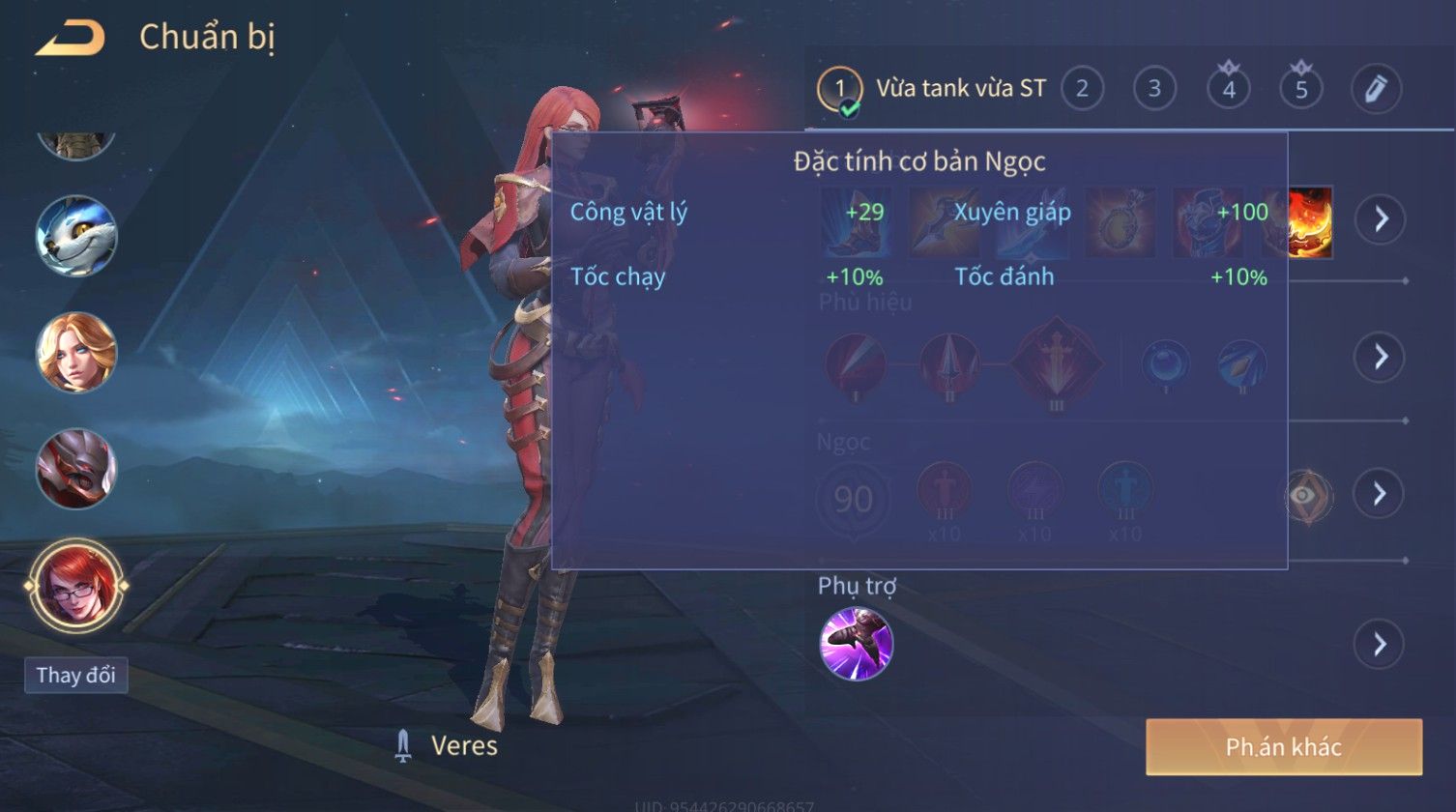The image size is (1456, 812).
Task: Switch to loadout slot 2
Action: [1082, 89]
